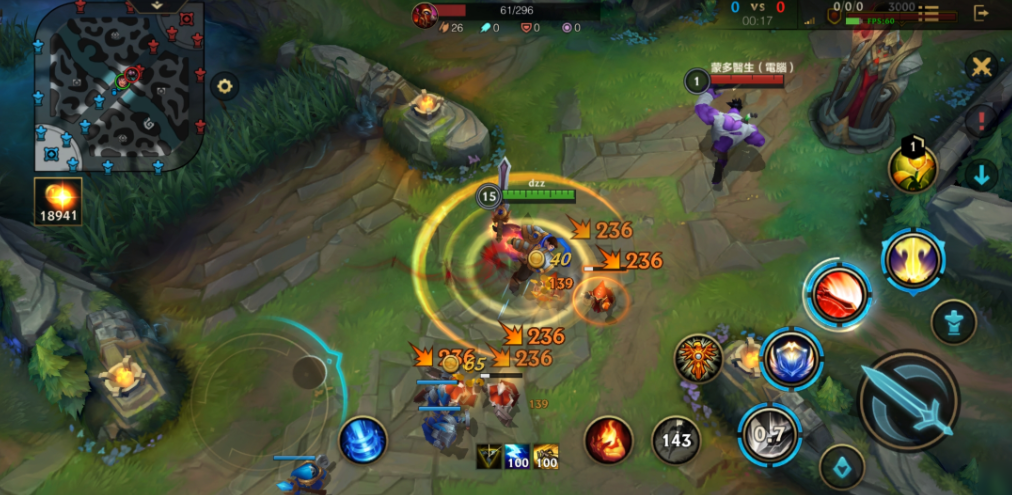Trigger the basic attack sword button
This screenshot has width=1012, height=495.
pyautogui.click(x=908, y=401)
